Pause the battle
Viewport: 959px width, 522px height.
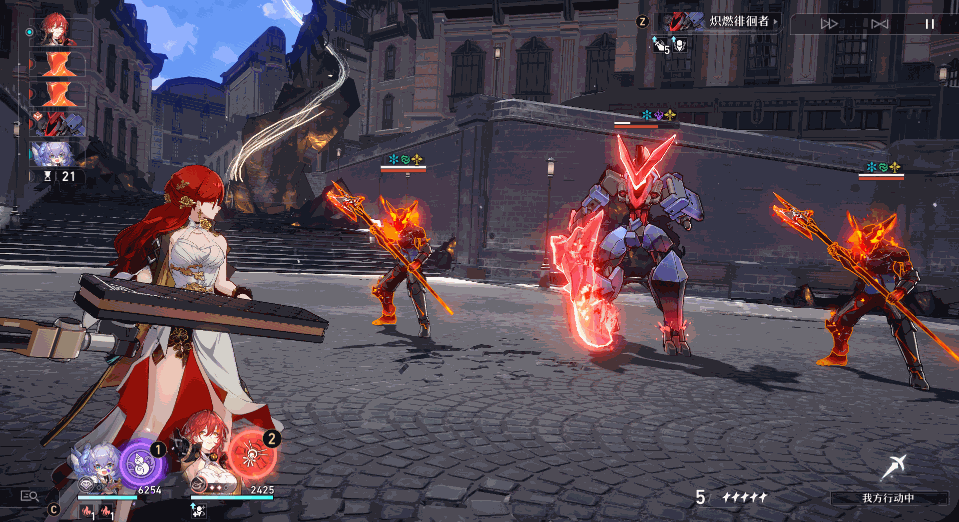pyautogui.click(x=930, y=24)
